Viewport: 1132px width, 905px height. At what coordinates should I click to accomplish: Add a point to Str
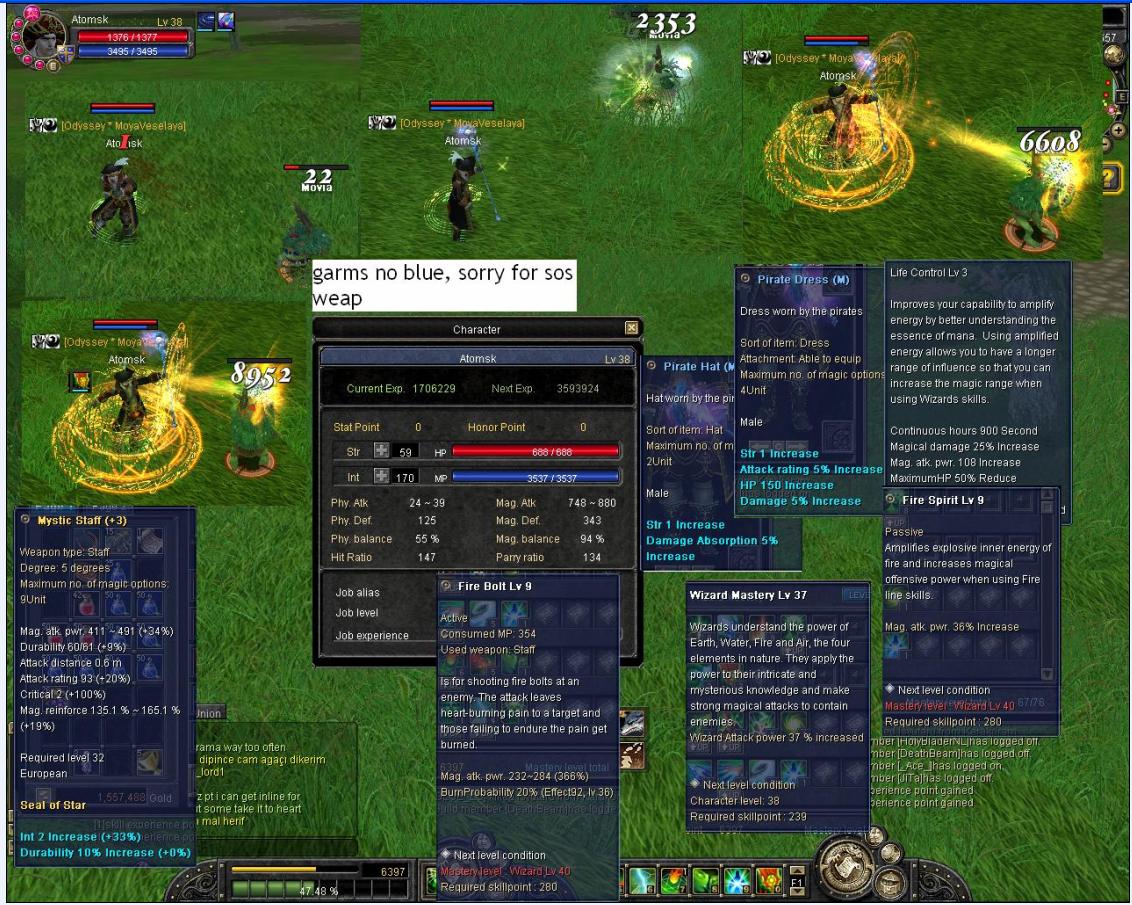(x=381, y=451)
